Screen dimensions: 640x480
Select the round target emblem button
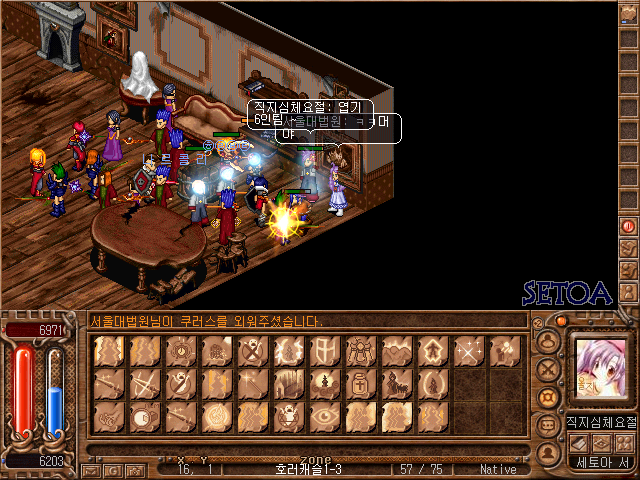[546, 397]
